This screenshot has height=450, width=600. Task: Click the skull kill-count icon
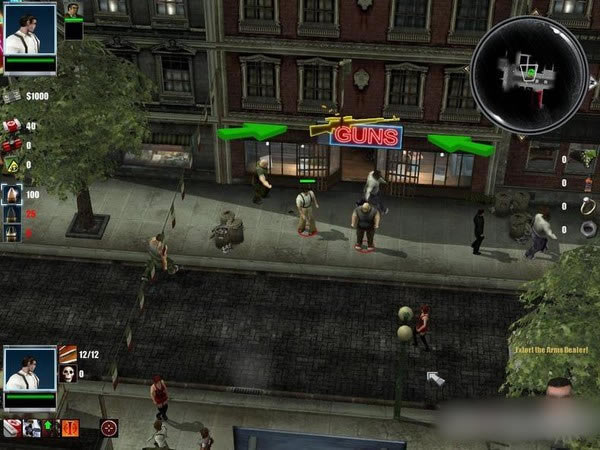point(67,374)
